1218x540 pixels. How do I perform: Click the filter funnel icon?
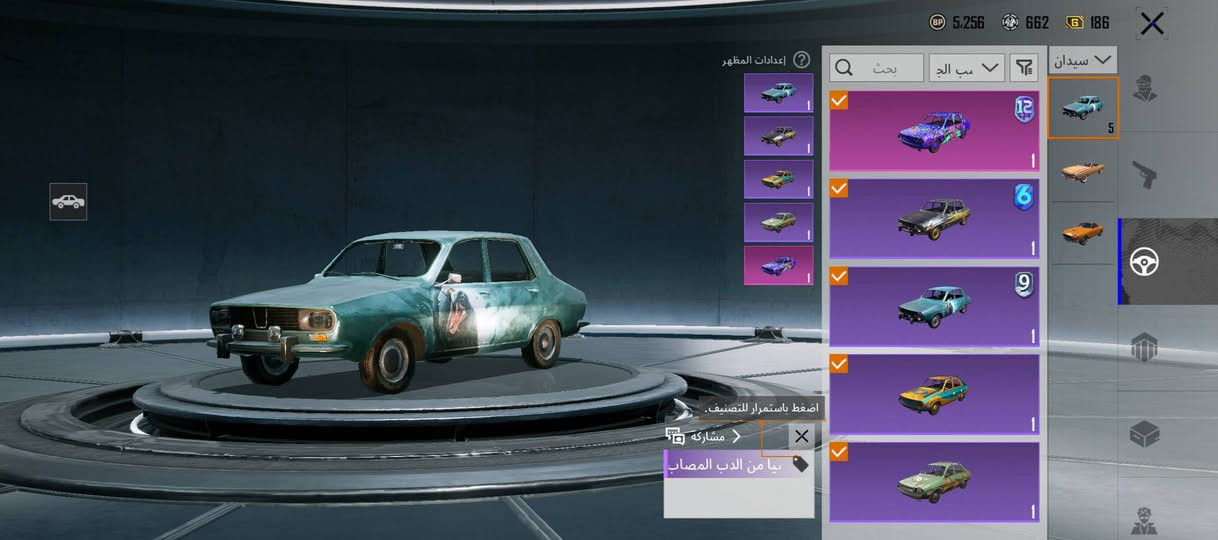tap(1024, 68)
